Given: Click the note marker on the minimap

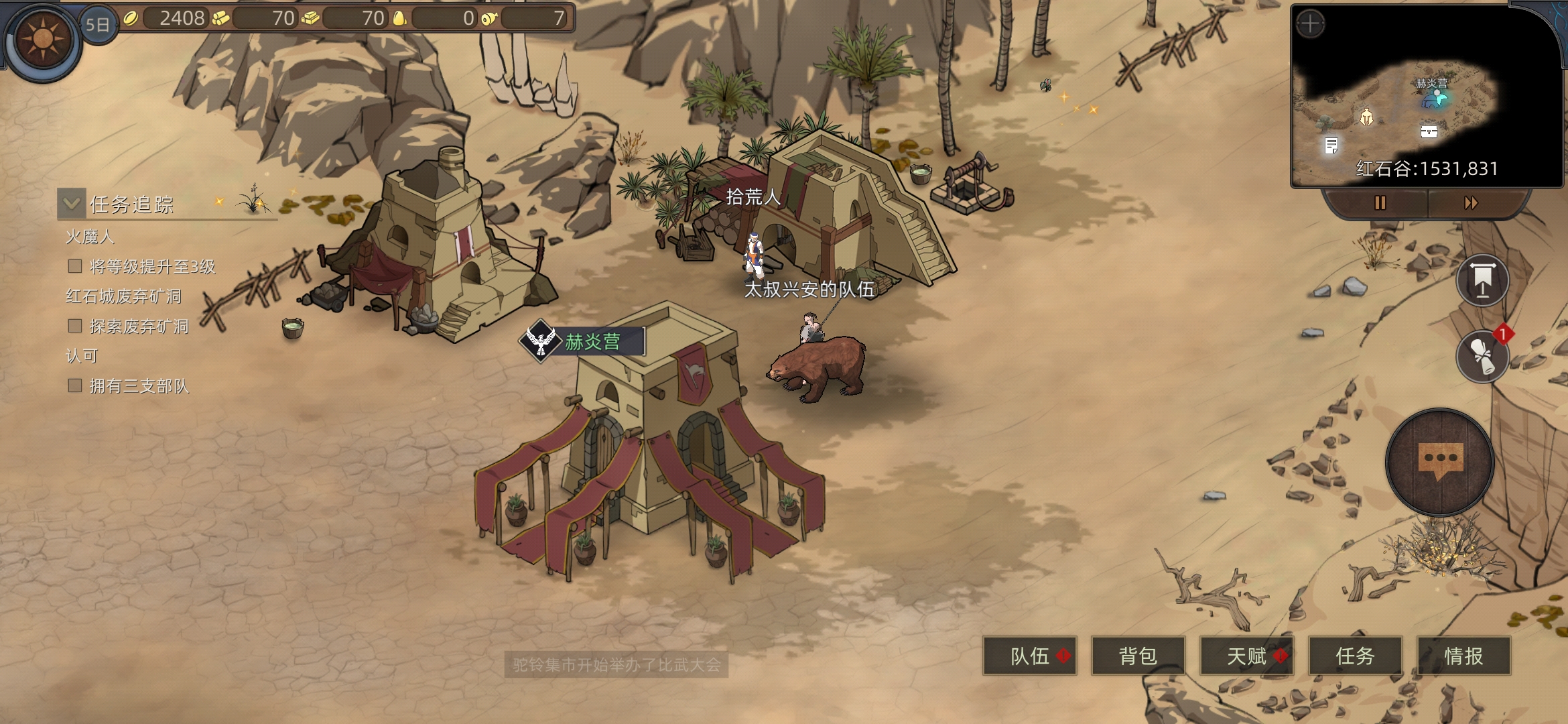Looking at the screenshot, I should click(x=1331, y=145).
